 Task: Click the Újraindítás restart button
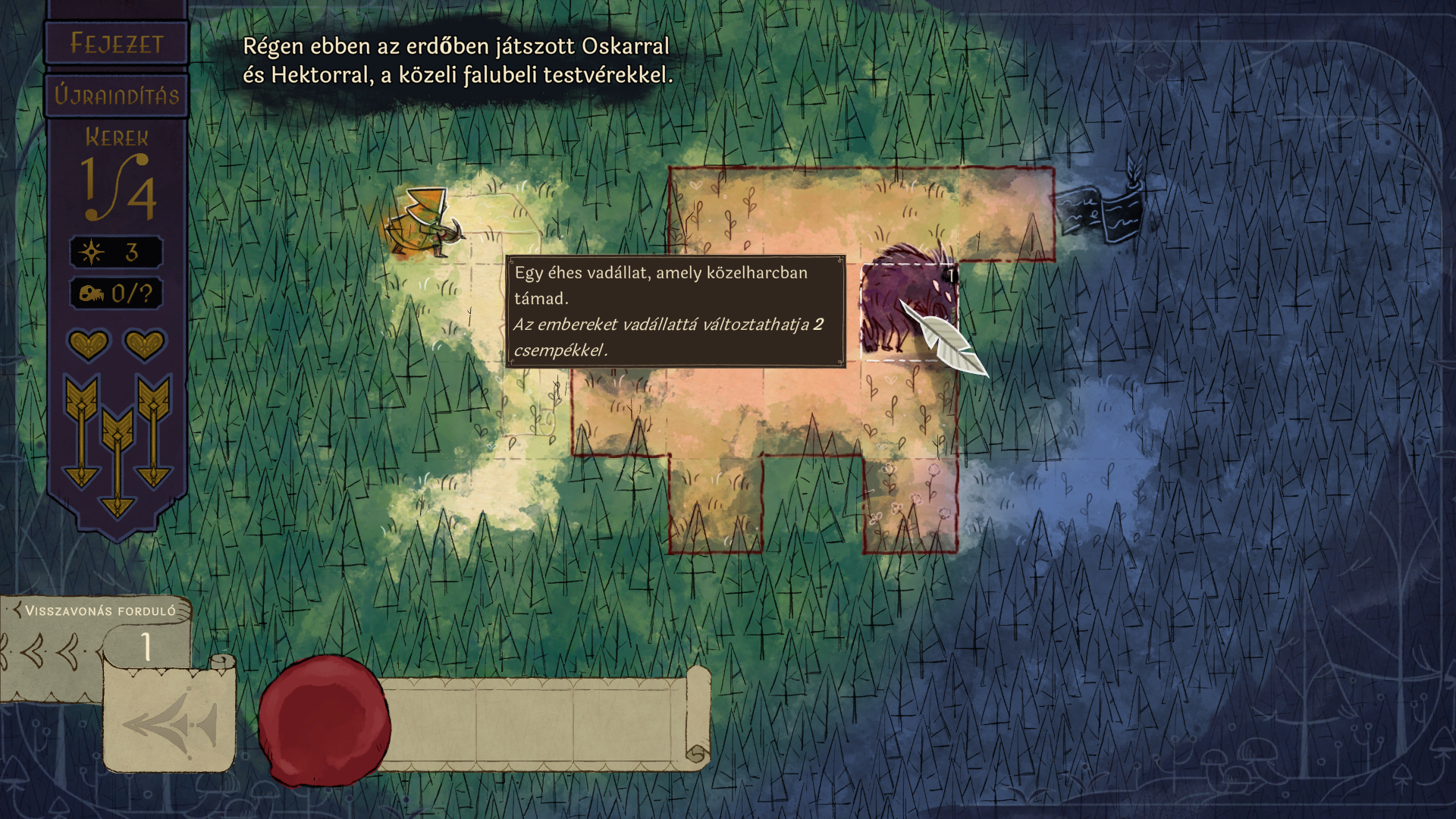point(117,96)
